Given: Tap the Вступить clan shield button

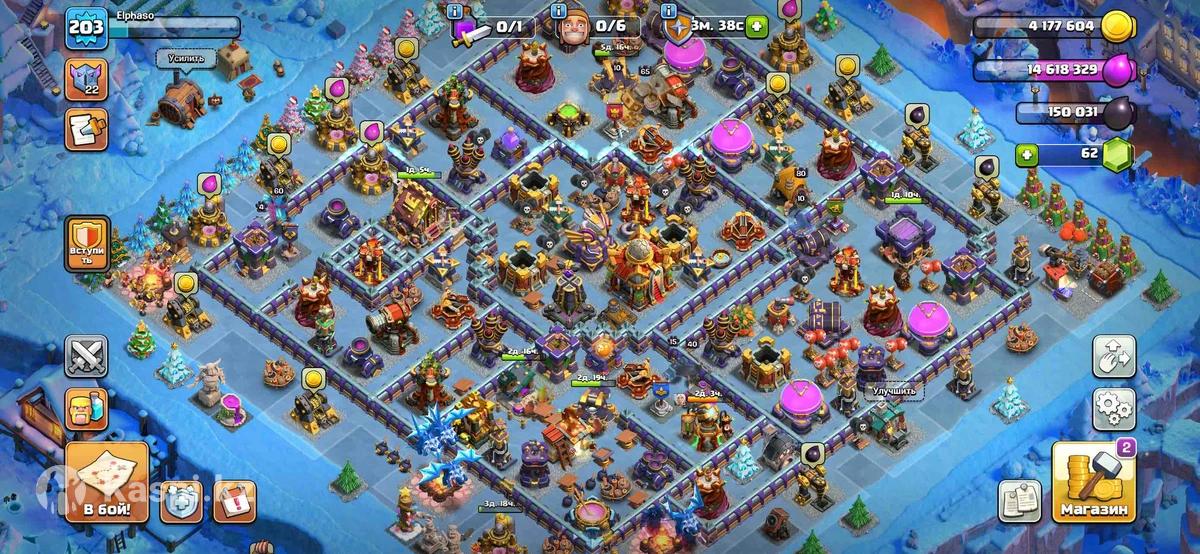Looking at the screenshot, I should pyautogui.click(x=86, y=243).
